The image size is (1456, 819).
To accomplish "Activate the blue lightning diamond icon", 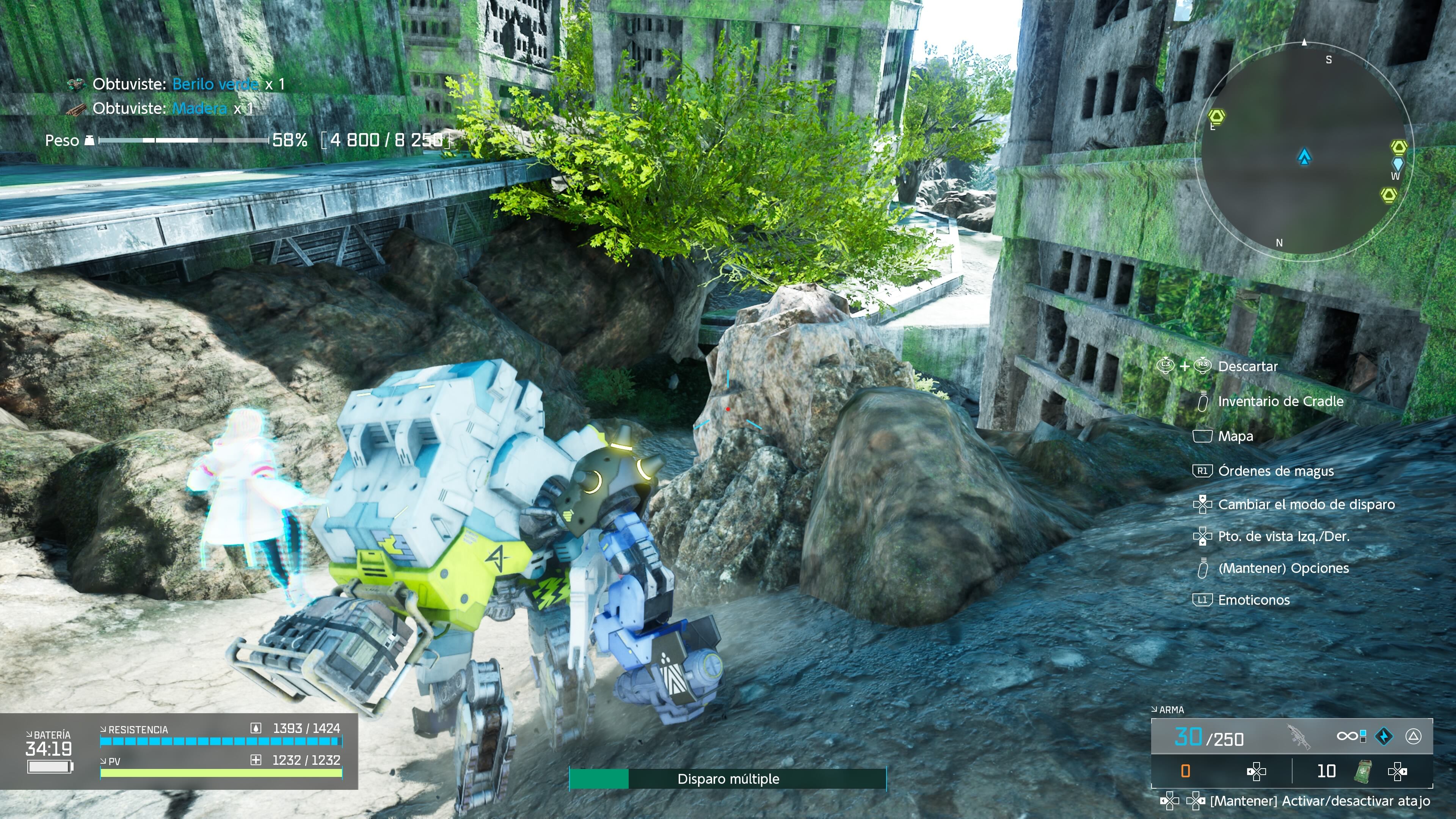I will [x=1384, y=736].
